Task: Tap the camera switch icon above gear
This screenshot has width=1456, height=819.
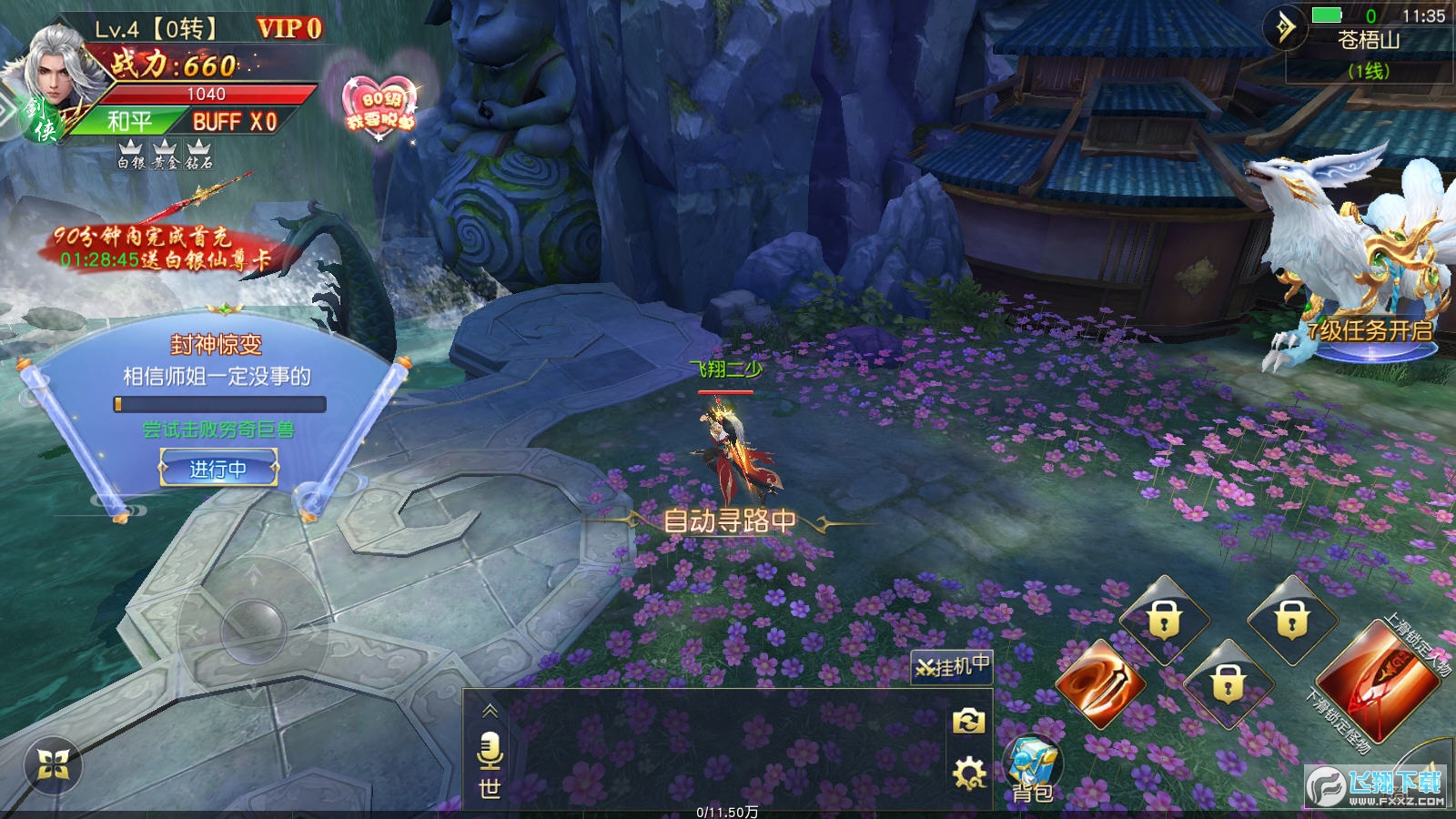Action: click(x=968, y=723)
